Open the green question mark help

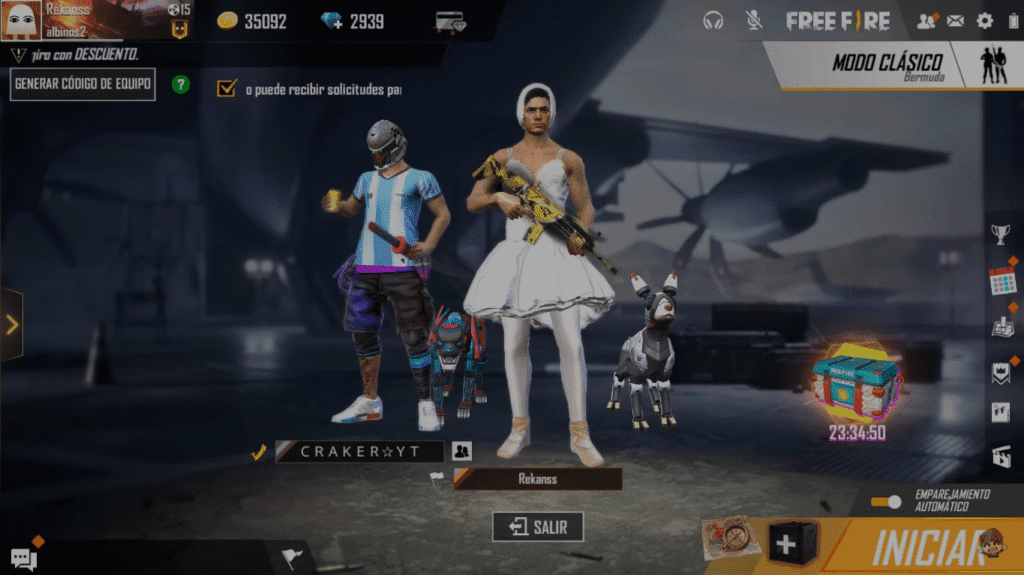[181, 85]
